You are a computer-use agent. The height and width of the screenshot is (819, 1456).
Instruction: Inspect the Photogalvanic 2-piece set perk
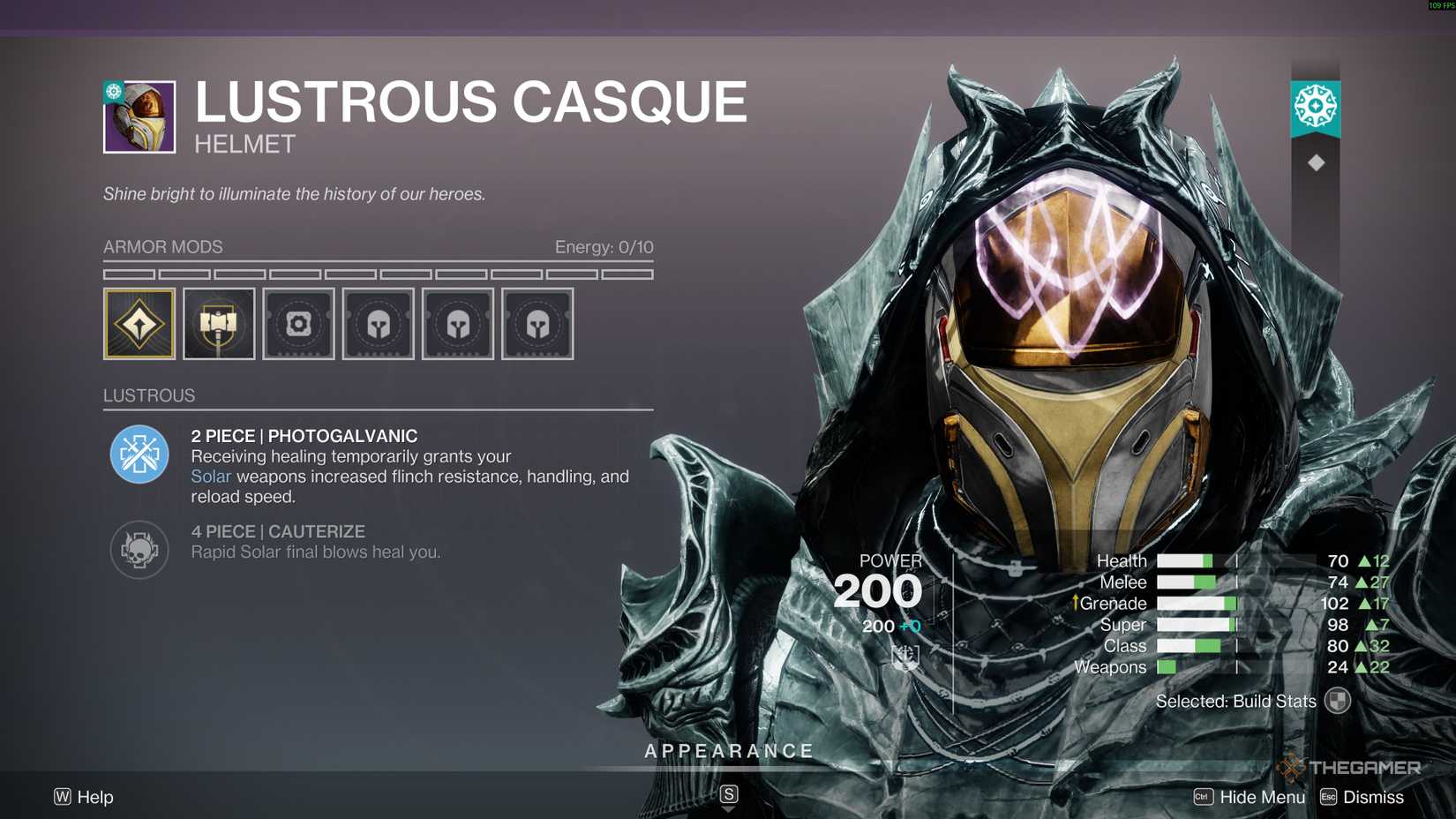[139, 455]
